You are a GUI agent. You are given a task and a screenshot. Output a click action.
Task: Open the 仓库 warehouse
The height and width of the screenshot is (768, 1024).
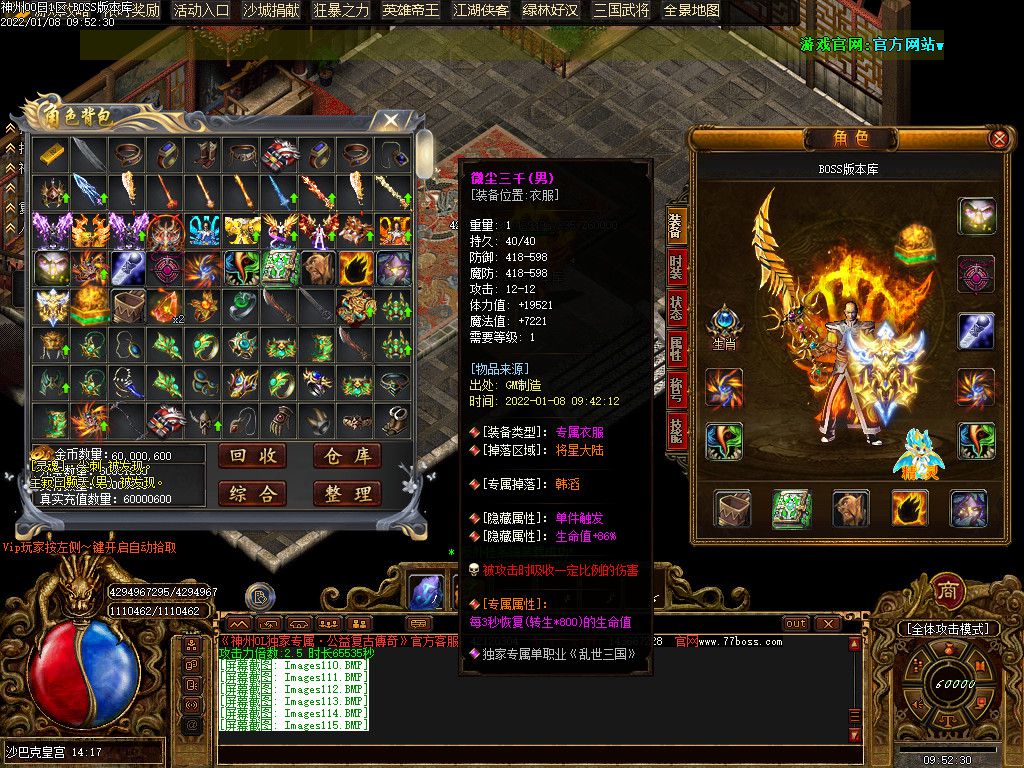346,456
